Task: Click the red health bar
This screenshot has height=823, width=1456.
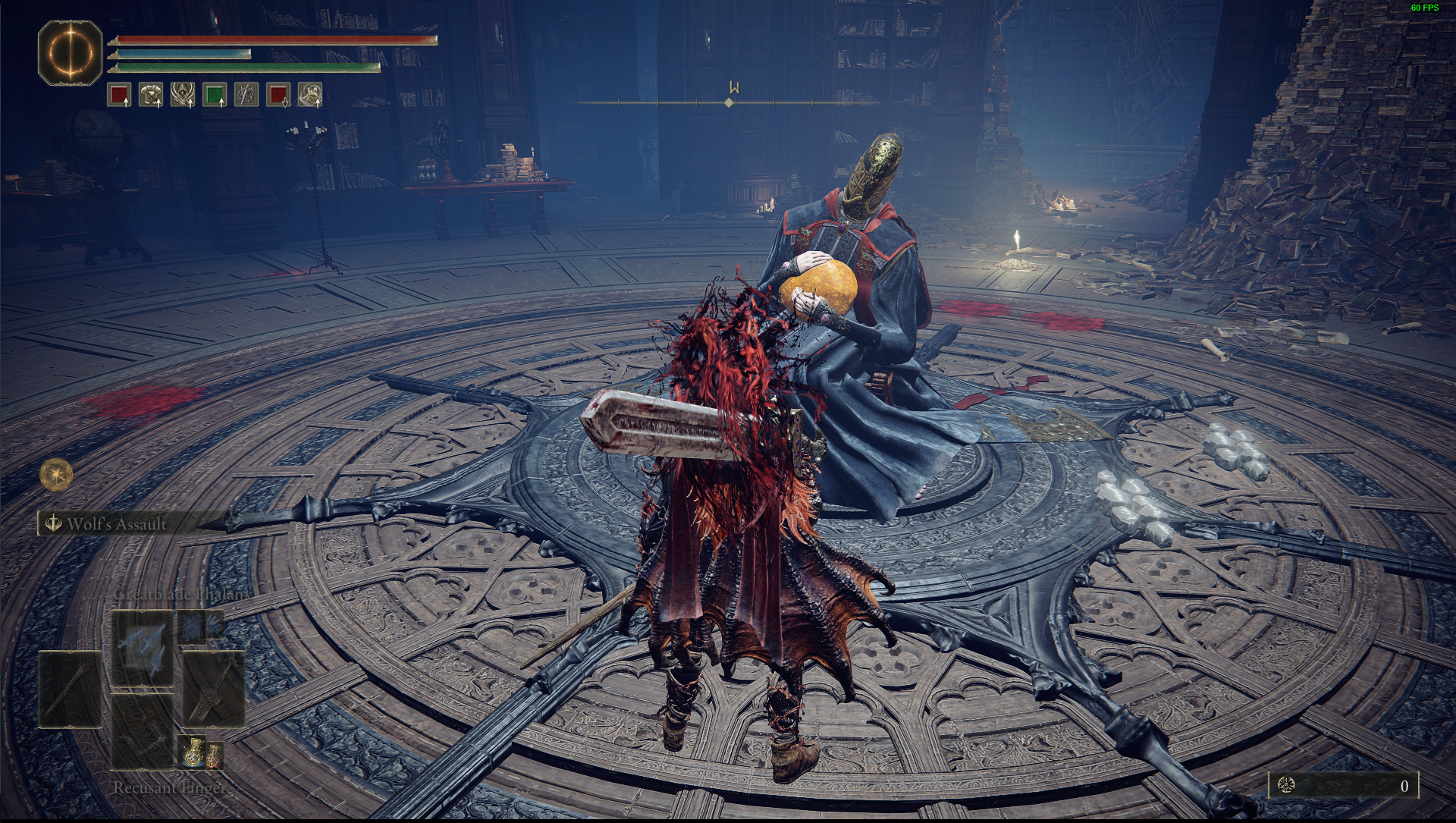Action: [x=273, y=38]
